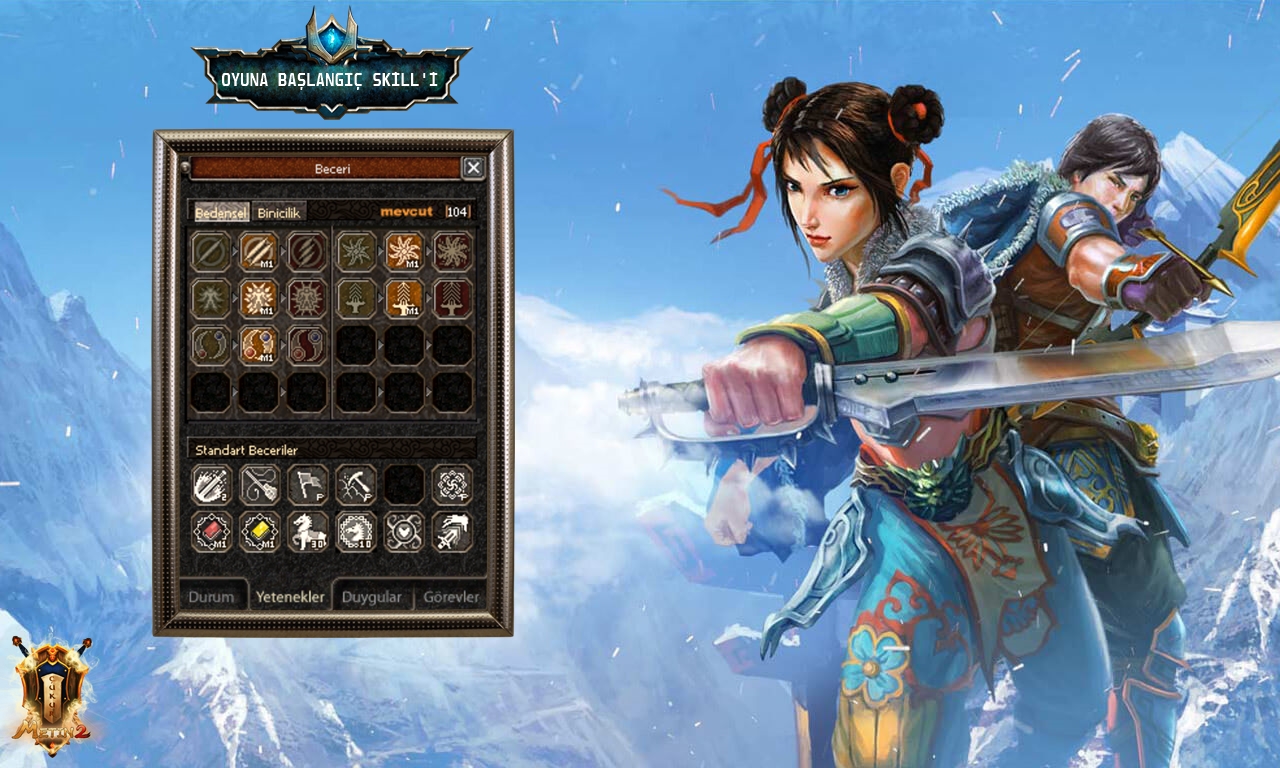The image size is (1280, 768).
Task: Select the Yetenekler tab
Action: pos(290,597)
